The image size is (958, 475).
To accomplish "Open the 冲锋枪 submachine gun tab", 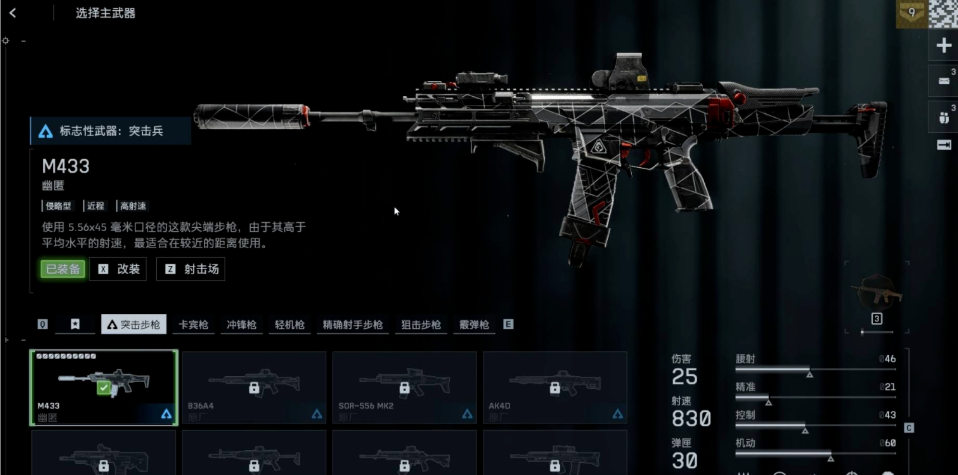I will pos(241,325).
